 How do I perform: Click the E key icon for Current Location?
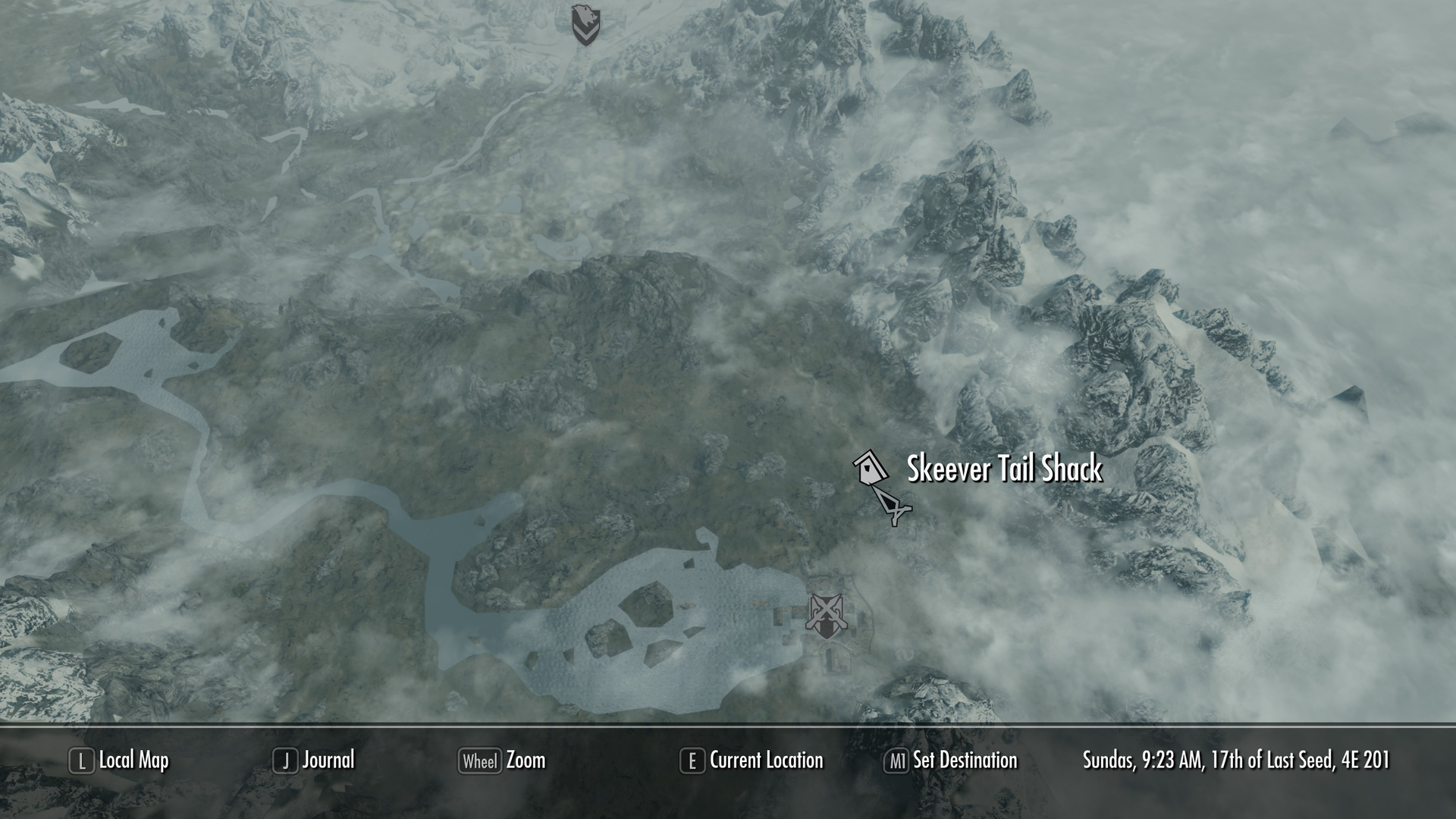pyautogui.click(x=691, y=761)
